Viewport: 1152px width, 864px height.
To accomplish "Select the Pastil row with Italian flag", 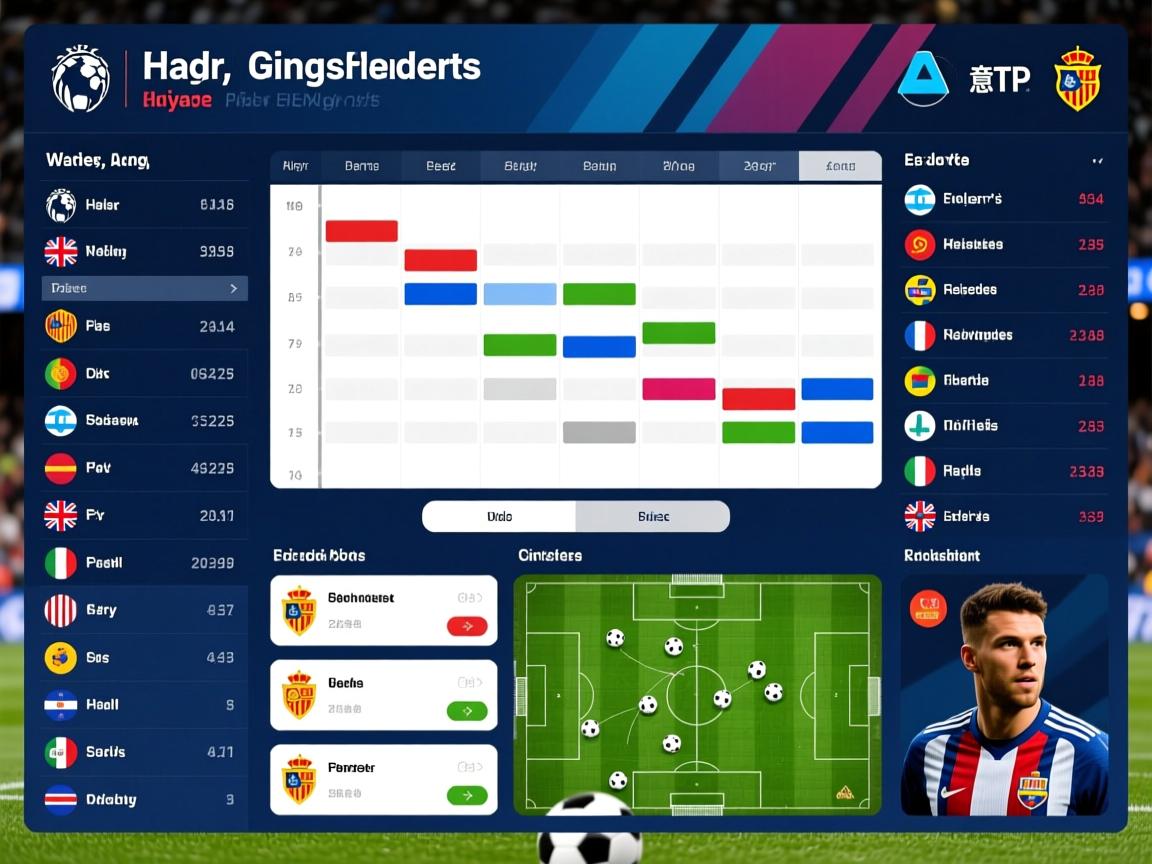I will (x=140, y=563).
